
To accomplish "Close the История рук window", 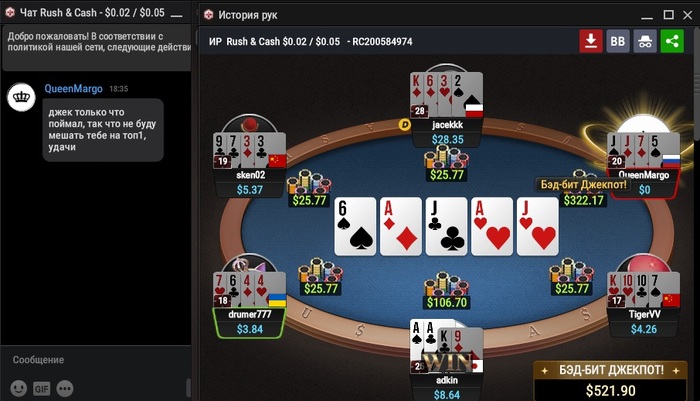I will click(x=690, y=15).
